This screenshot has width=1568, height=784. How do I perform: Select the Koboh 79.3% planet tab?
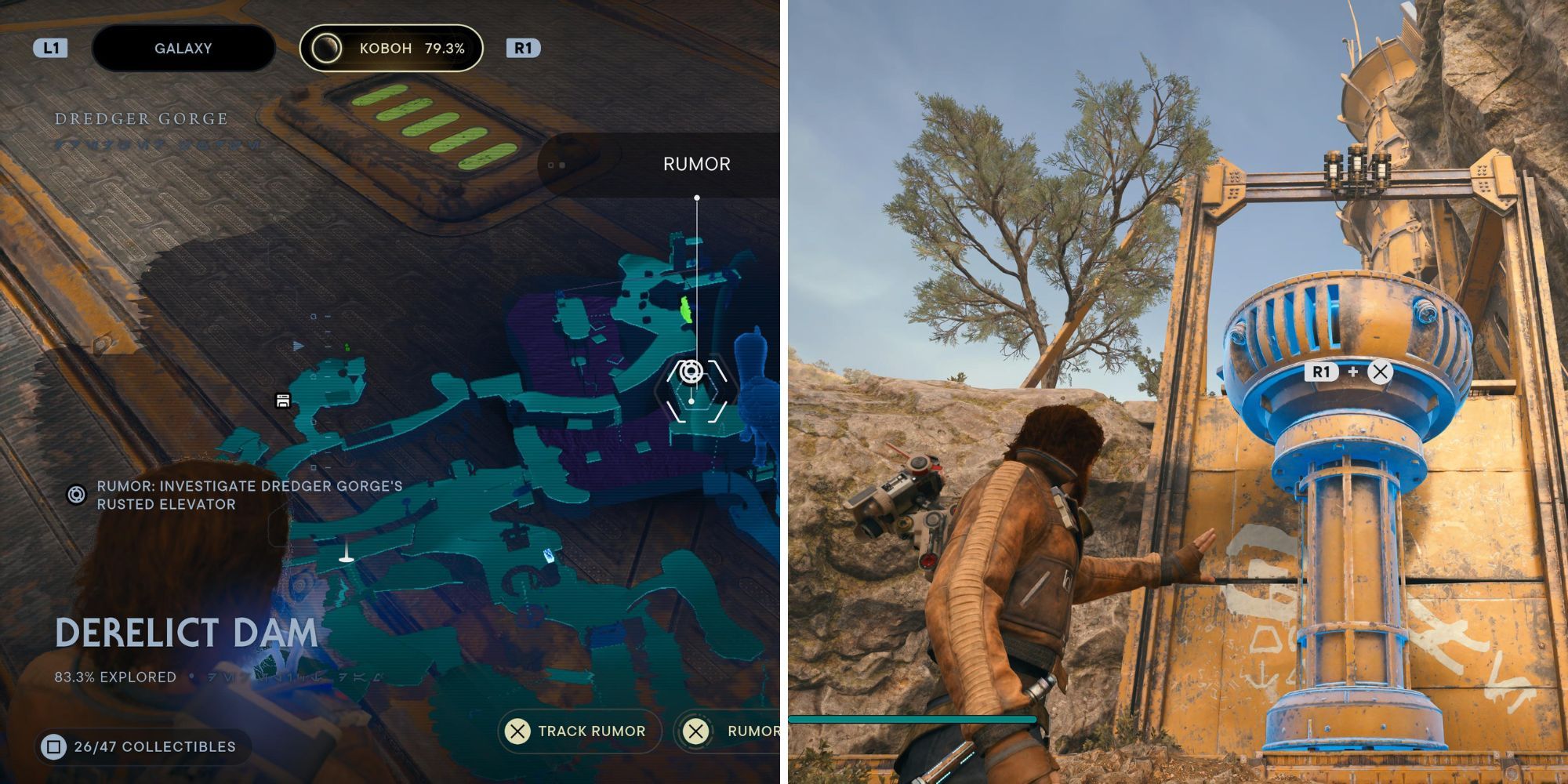click(x=391, y=49)
